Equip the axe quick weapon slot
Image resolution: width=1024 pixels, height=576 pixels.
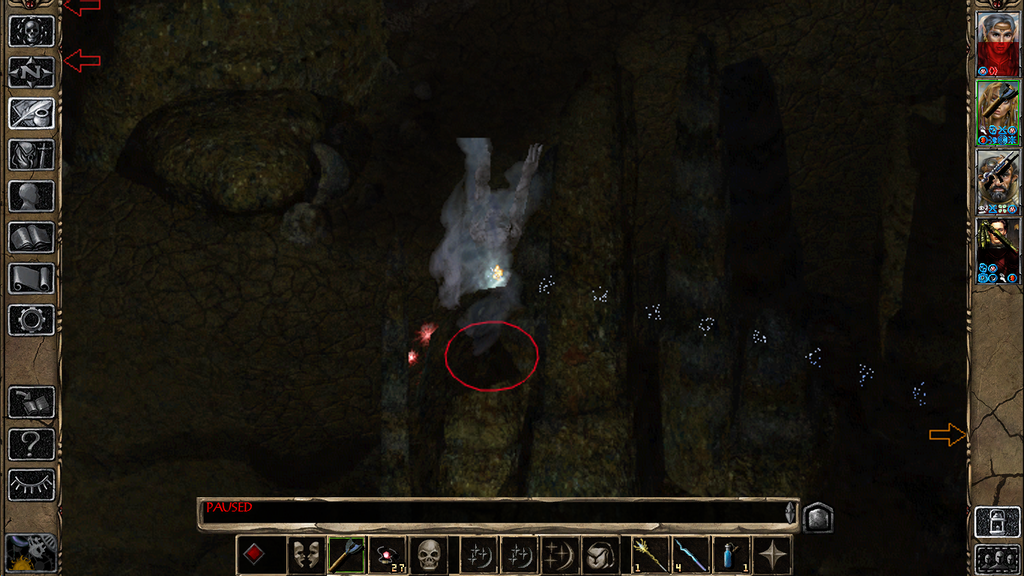346,555
